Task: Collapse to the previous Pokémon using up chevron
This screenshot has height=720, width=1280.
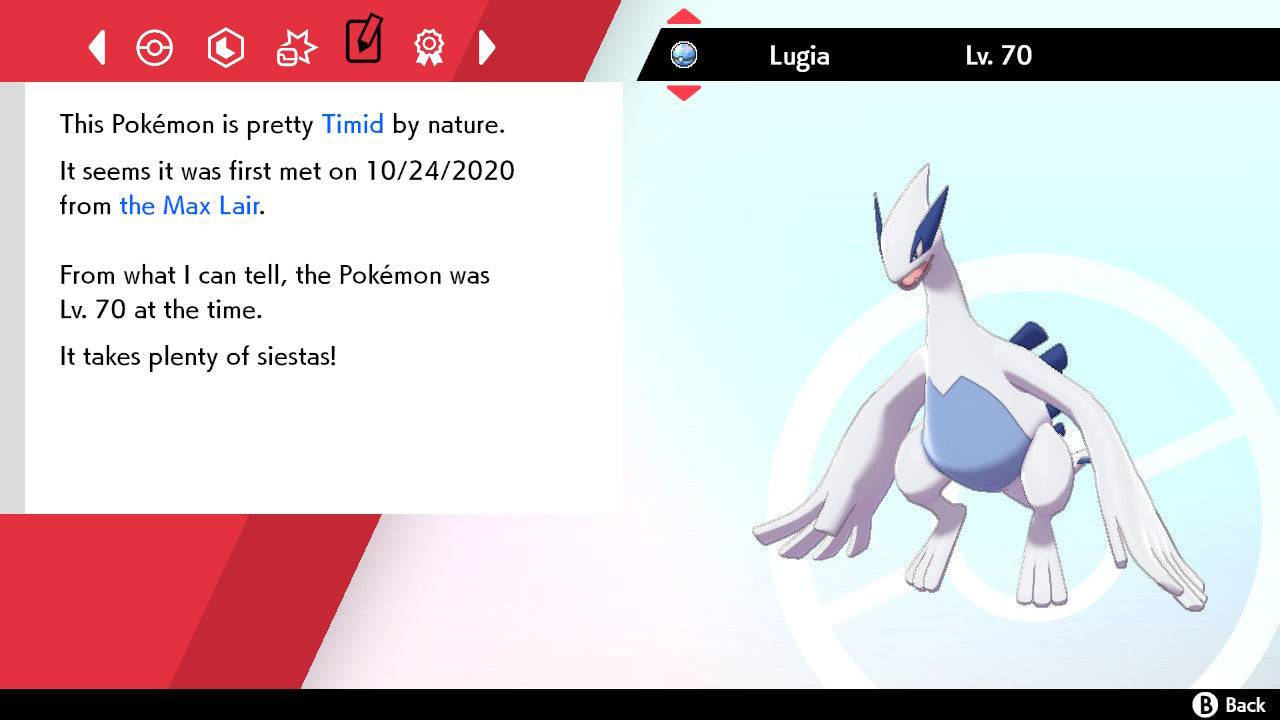Action: pos(684,15)
